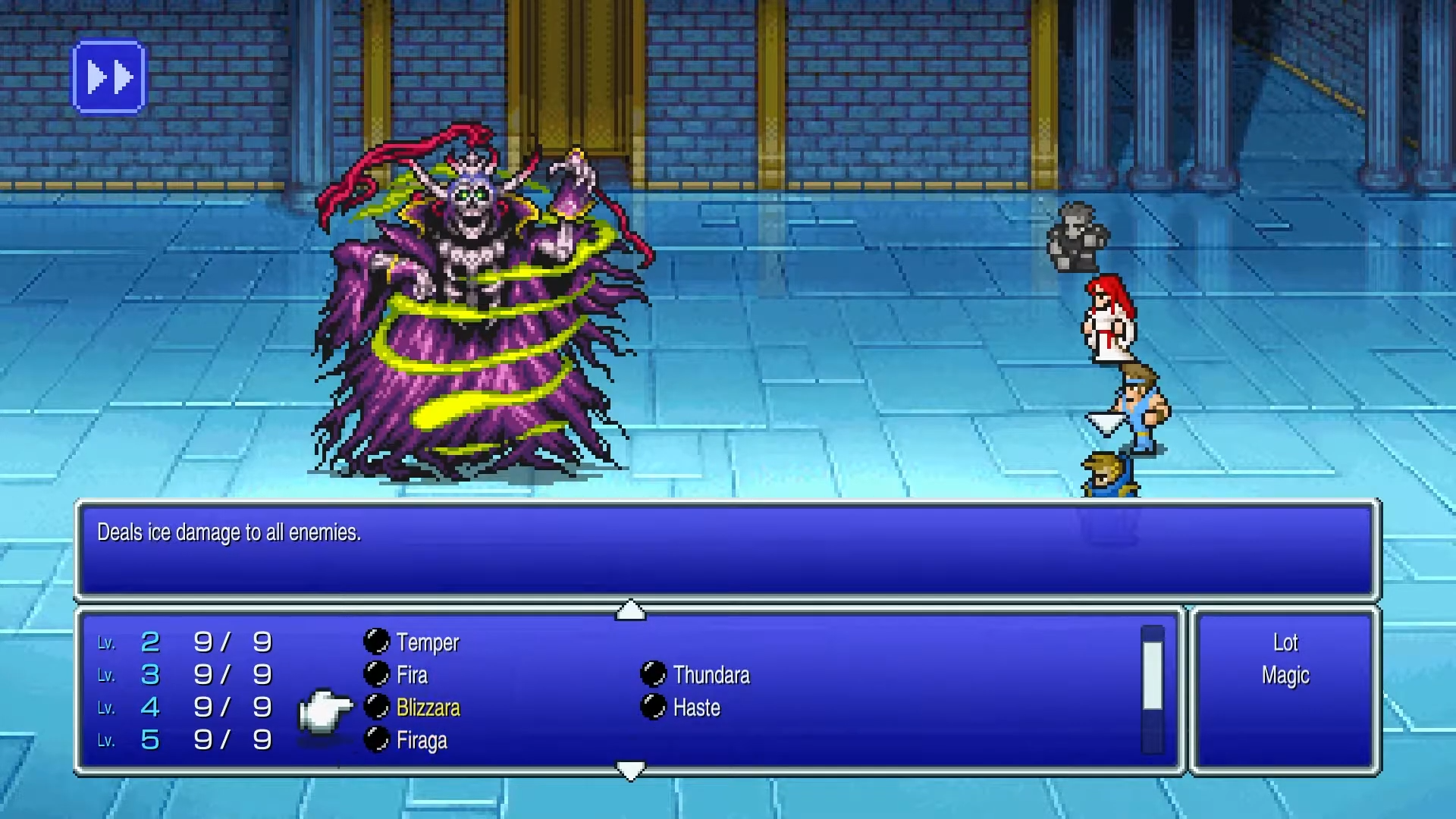Choose Thundara from the spell menu
1456x819 pixels.
(711, 675)
